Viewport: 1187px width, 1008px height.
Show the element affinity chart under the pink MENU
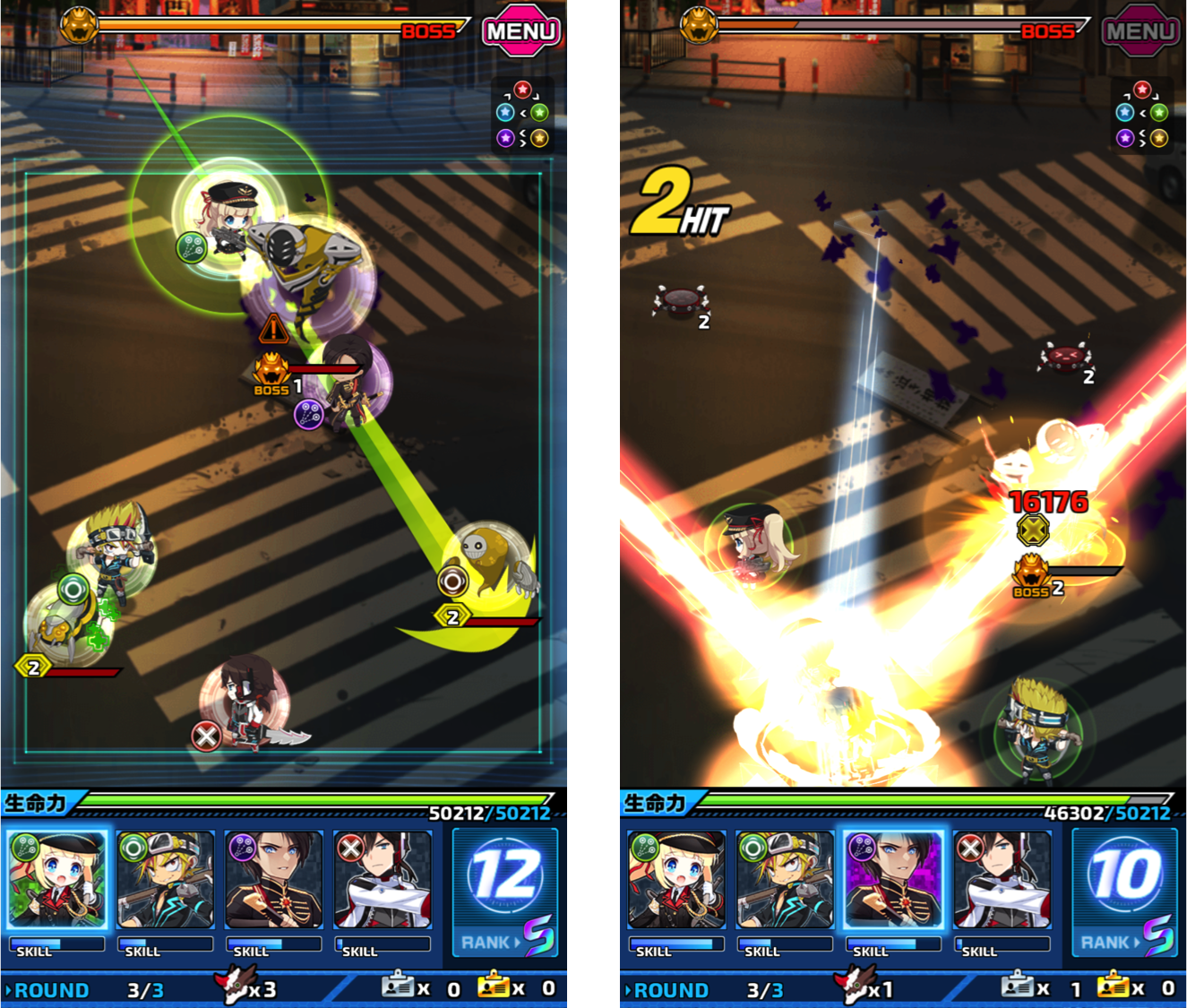[522, 115]
